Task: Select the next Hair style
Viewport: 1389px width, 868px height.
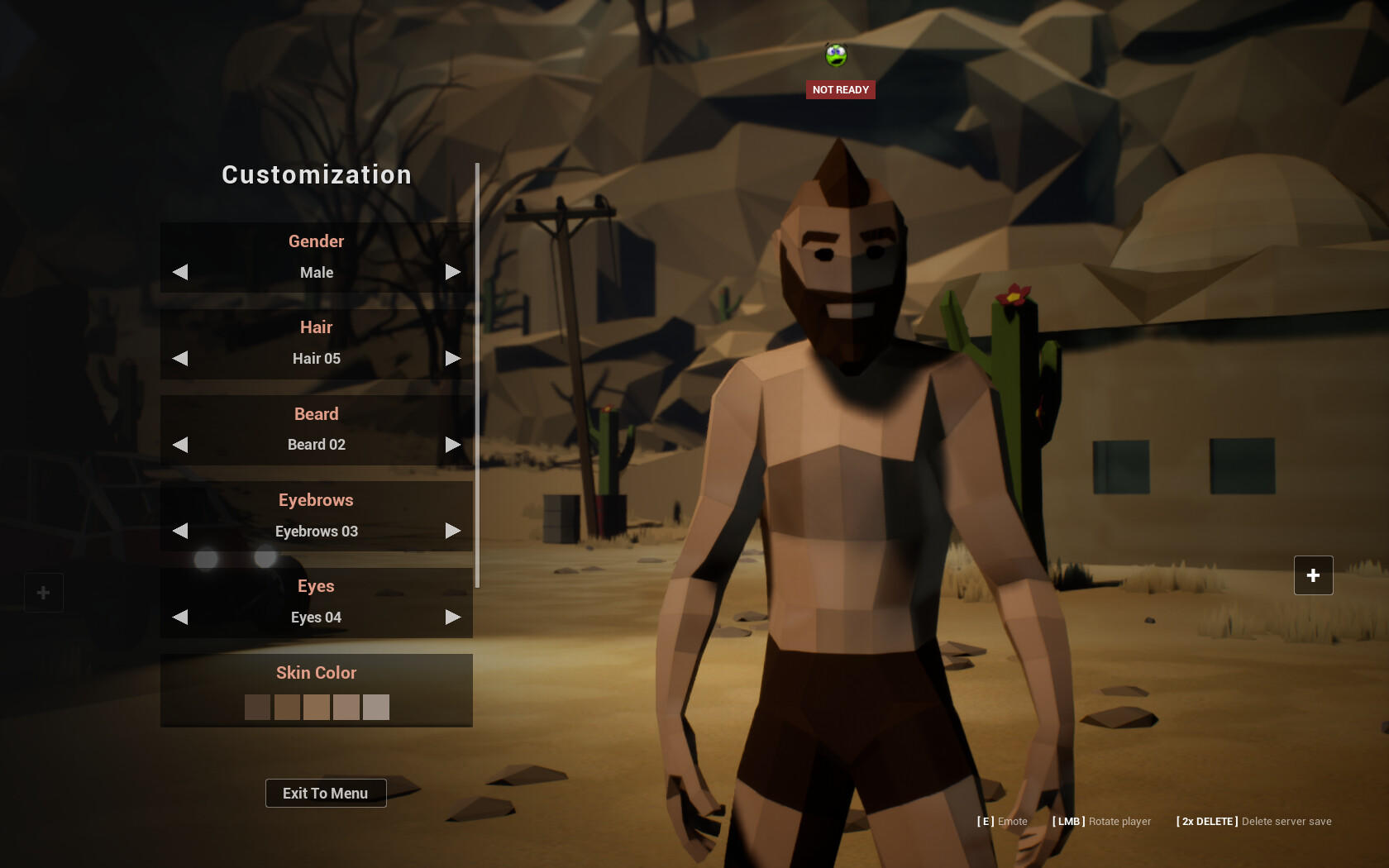Action: click(x=452, y=358)
